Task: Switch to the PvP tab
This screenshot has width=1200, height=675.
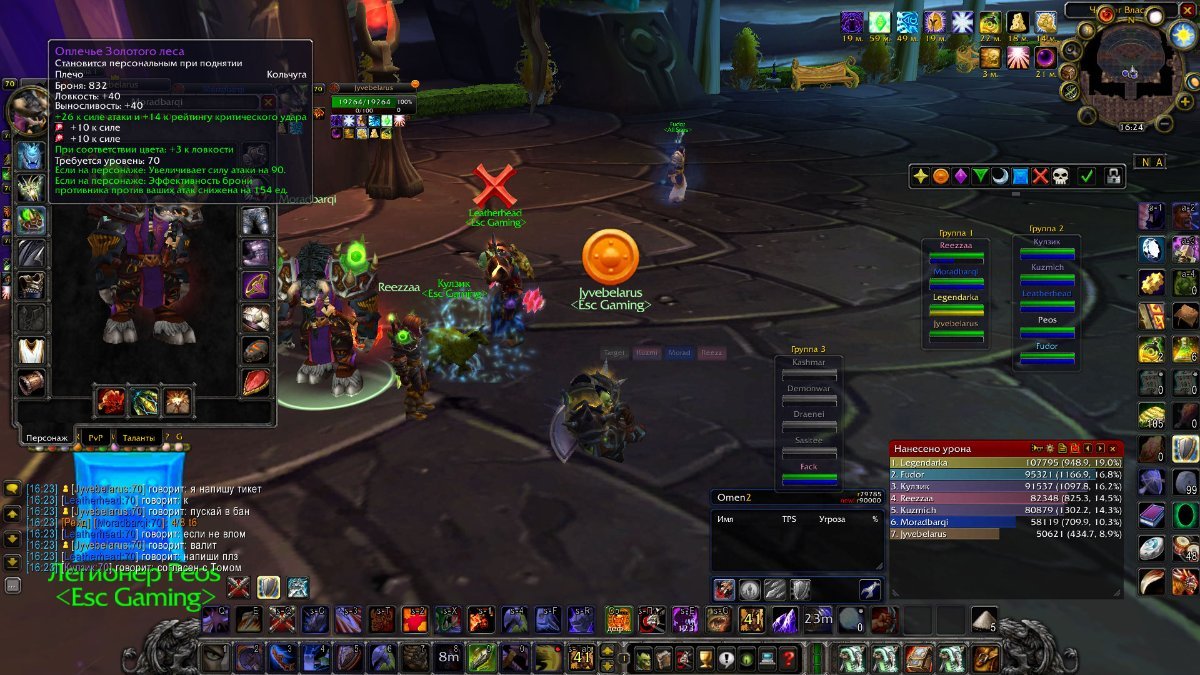Action: [97, 437]
